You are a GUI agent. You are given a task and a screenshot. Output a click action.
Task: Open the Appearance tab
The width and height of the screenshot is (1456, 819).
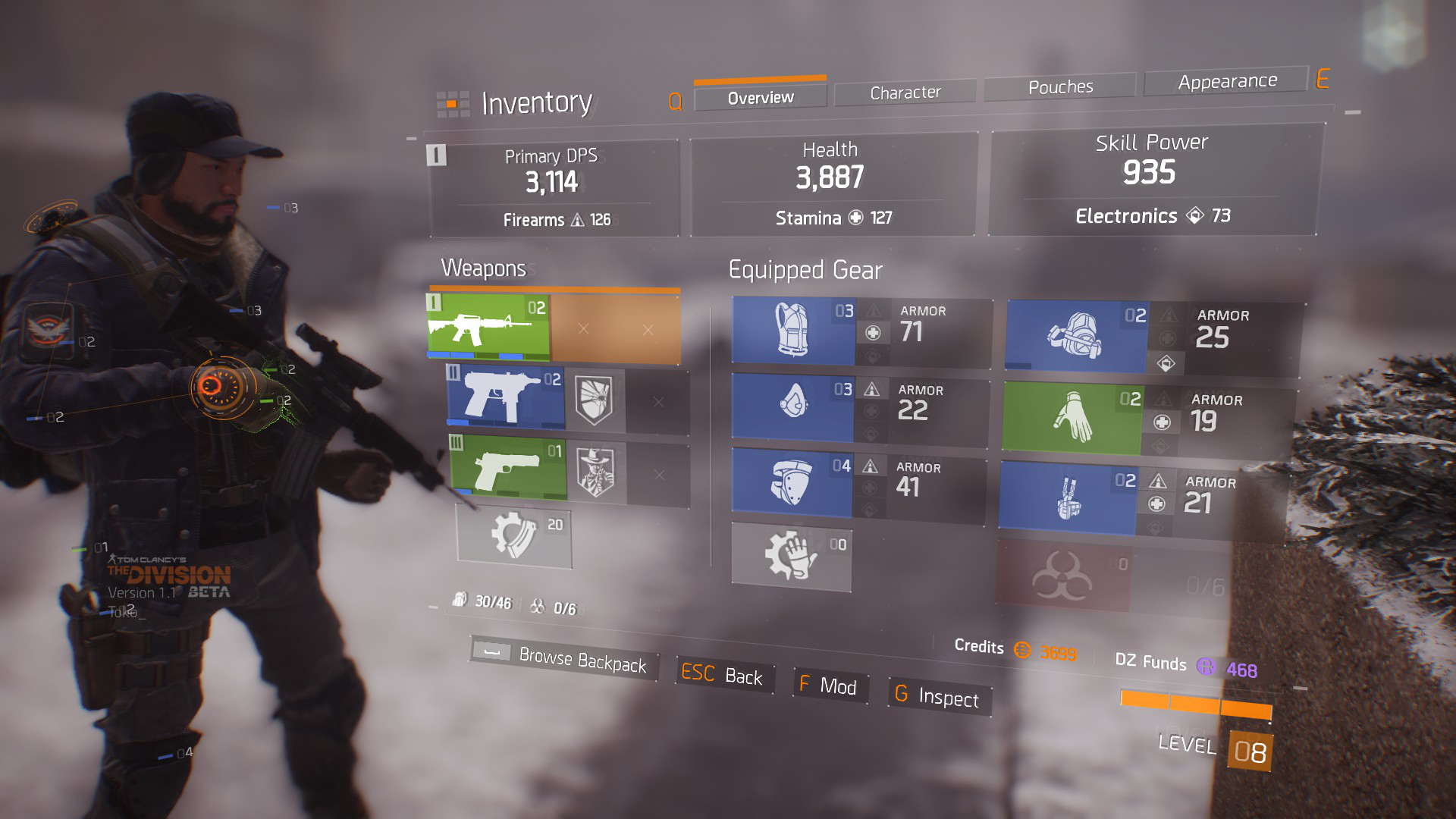[x=1226, y=81]
